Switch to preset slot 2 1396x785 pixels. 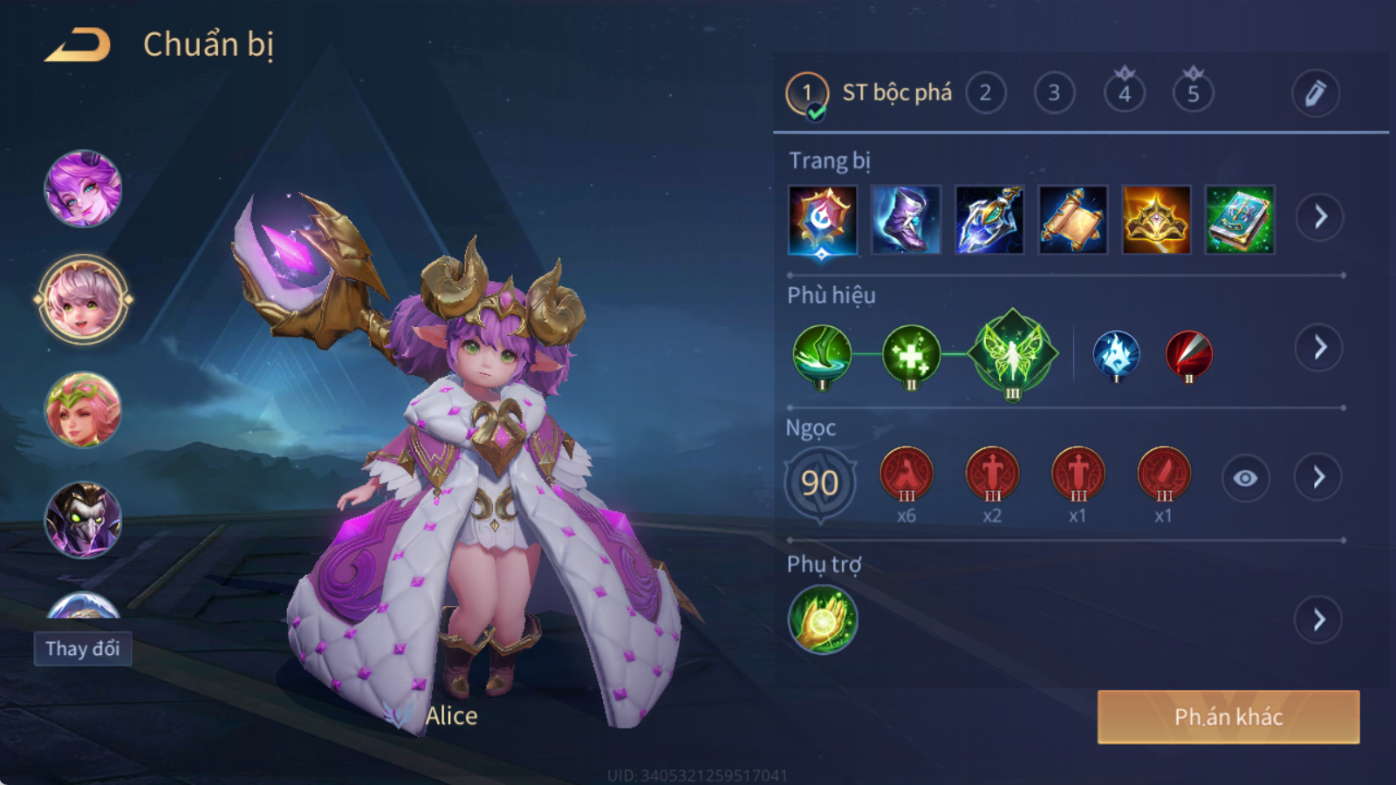(985, 94)
